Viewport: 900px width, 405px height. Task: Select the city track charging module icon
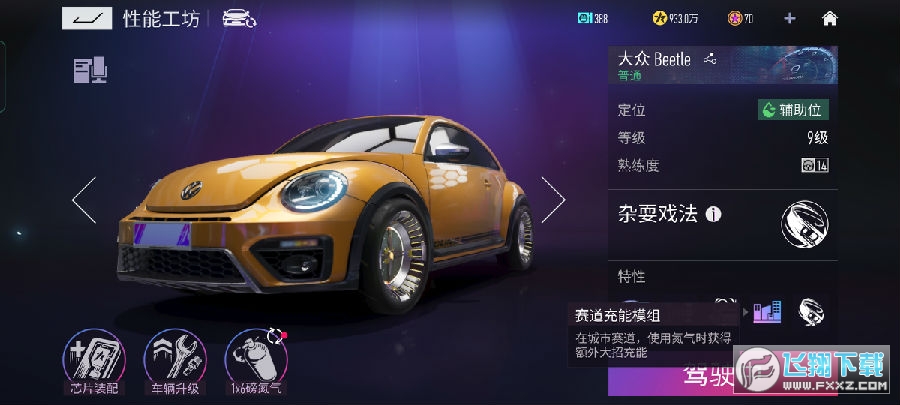767,312
